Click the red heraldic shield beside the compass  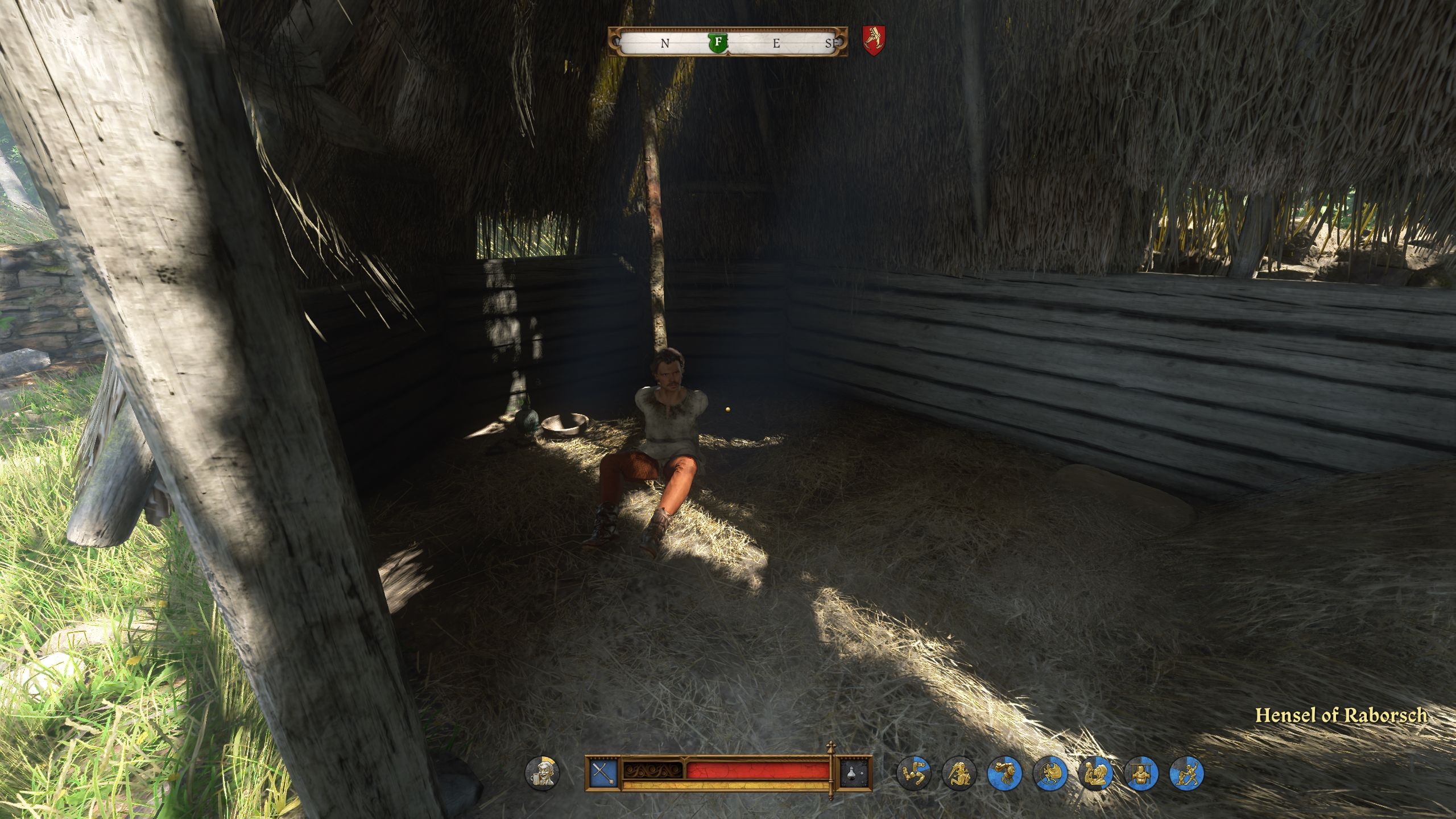pyautogui.click(x=874, y=40)
